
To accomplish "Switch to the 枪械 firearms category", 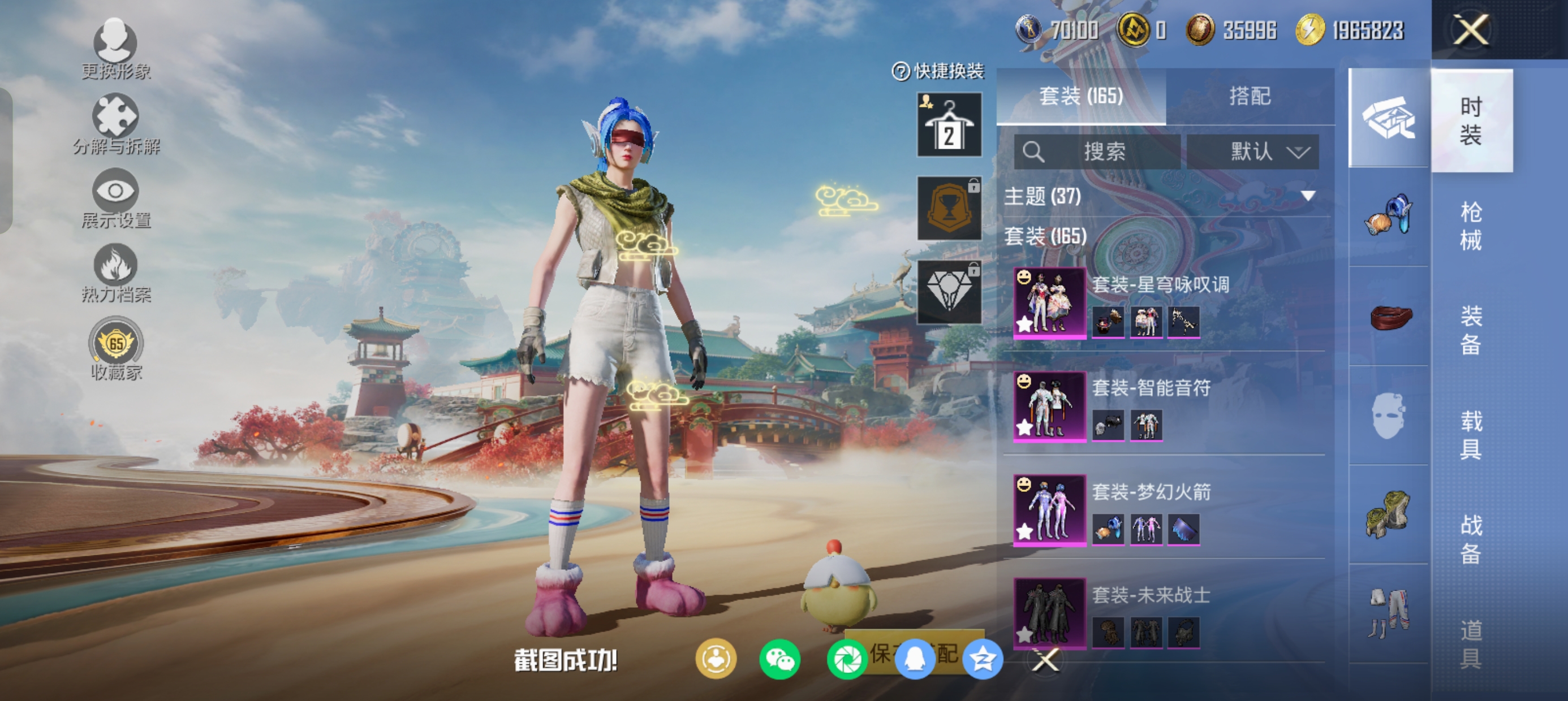I will pos(1470,226).
